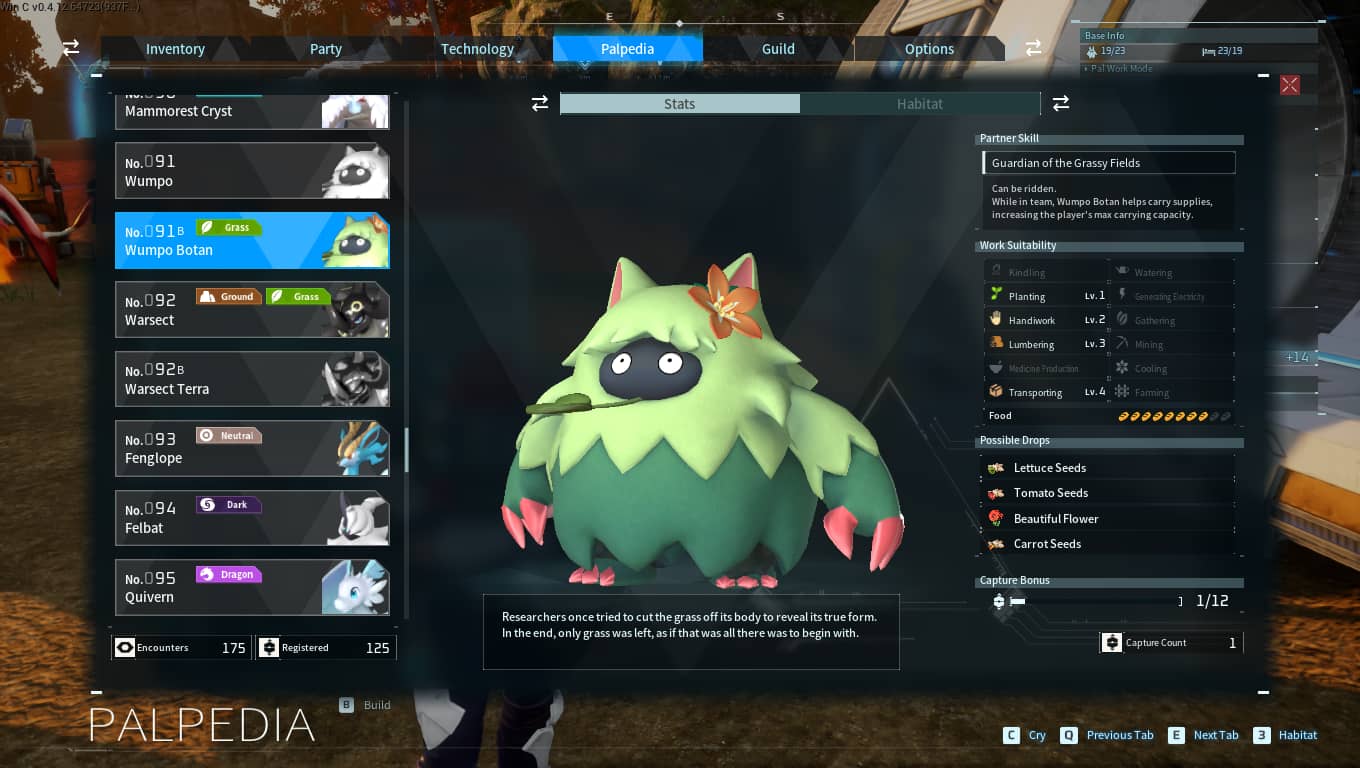Open the Habitat tab
This screenshot has height=768, width=1360.
[919, 103]
